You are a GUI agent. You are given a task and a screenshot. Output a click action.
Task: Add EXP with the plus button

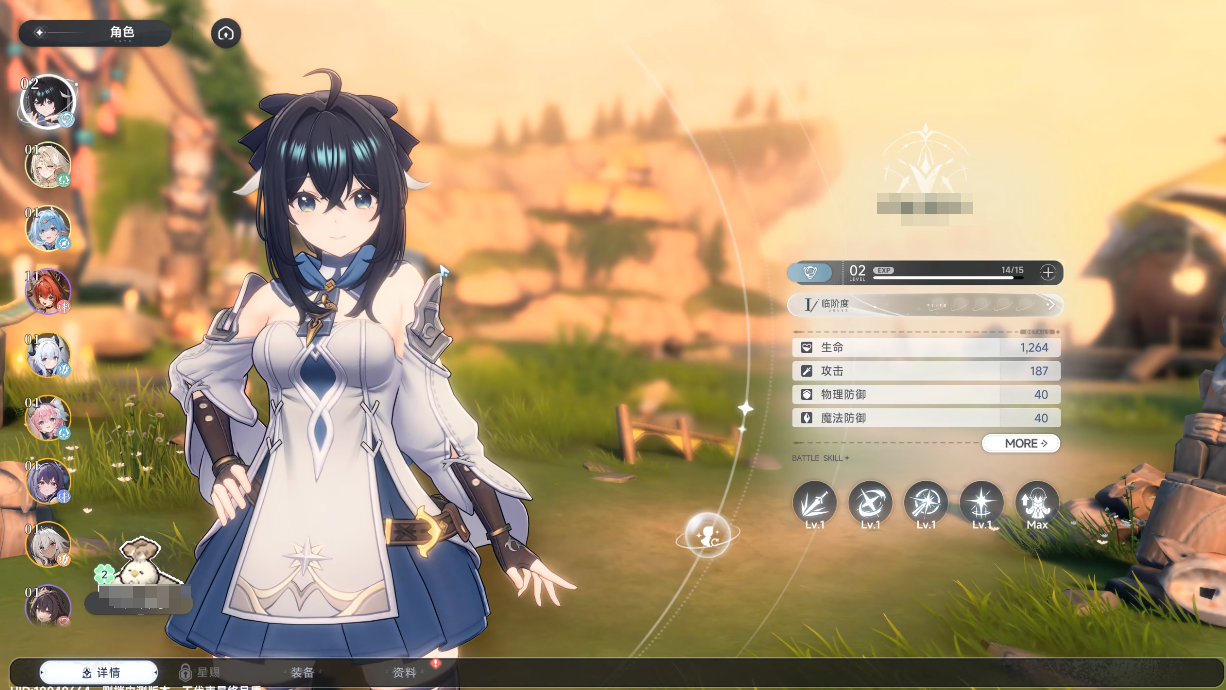pos(1047,272)
